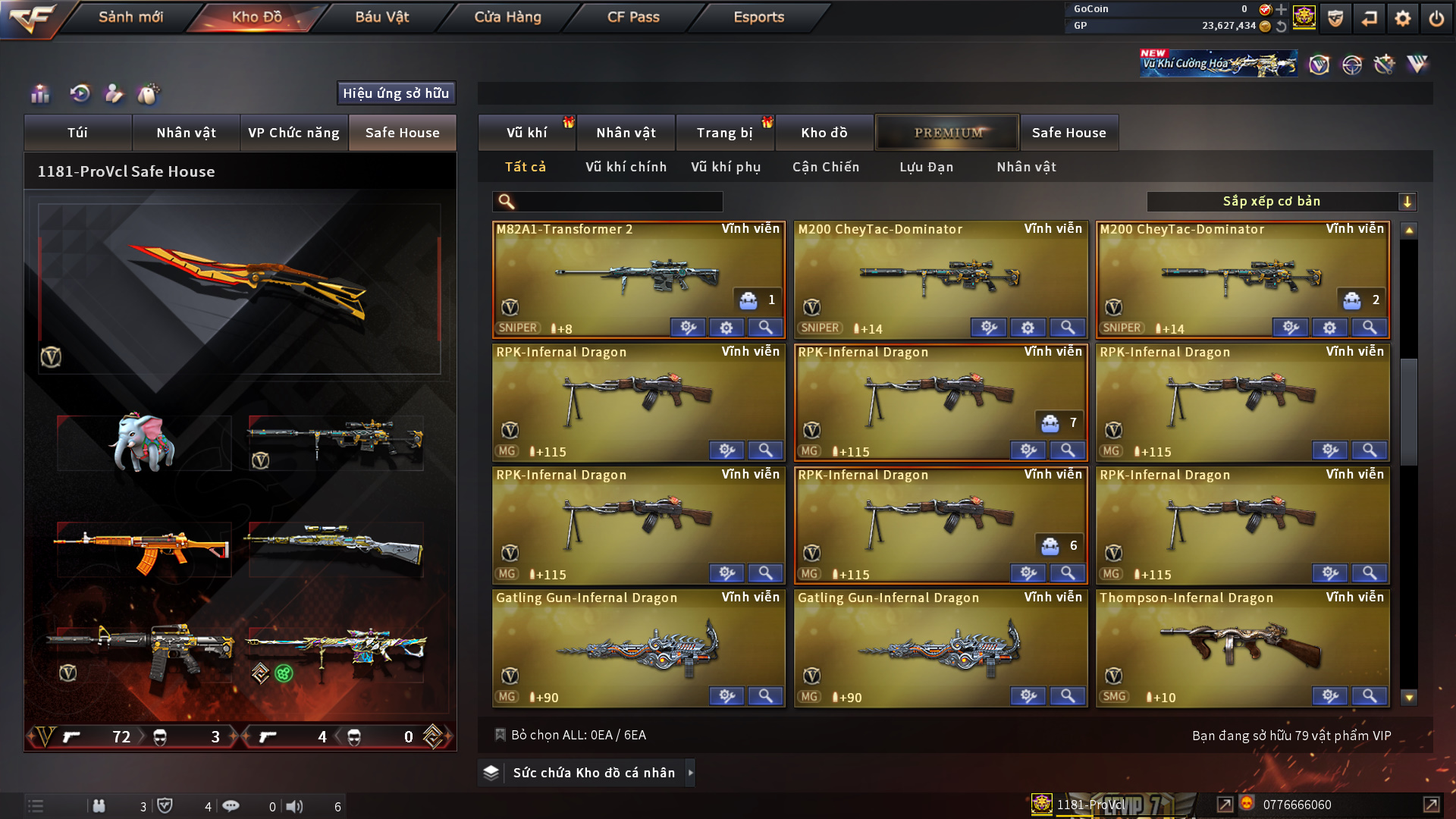Open the Trang bị tab

point(724,133)
